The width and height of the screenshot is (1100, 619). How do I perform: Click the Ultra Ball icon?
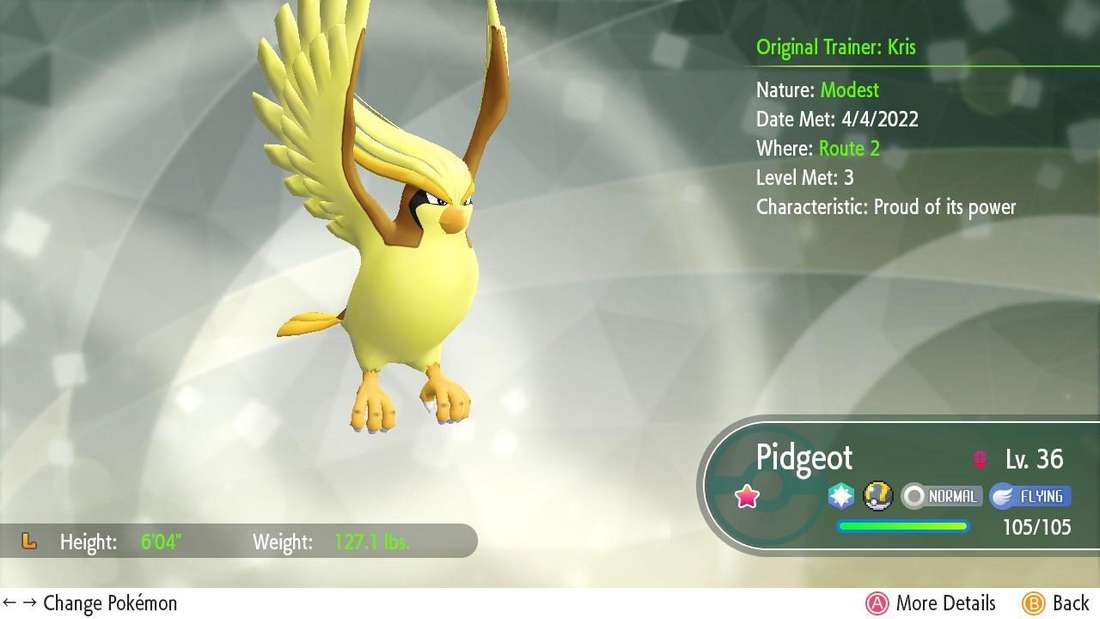(876, 496)
